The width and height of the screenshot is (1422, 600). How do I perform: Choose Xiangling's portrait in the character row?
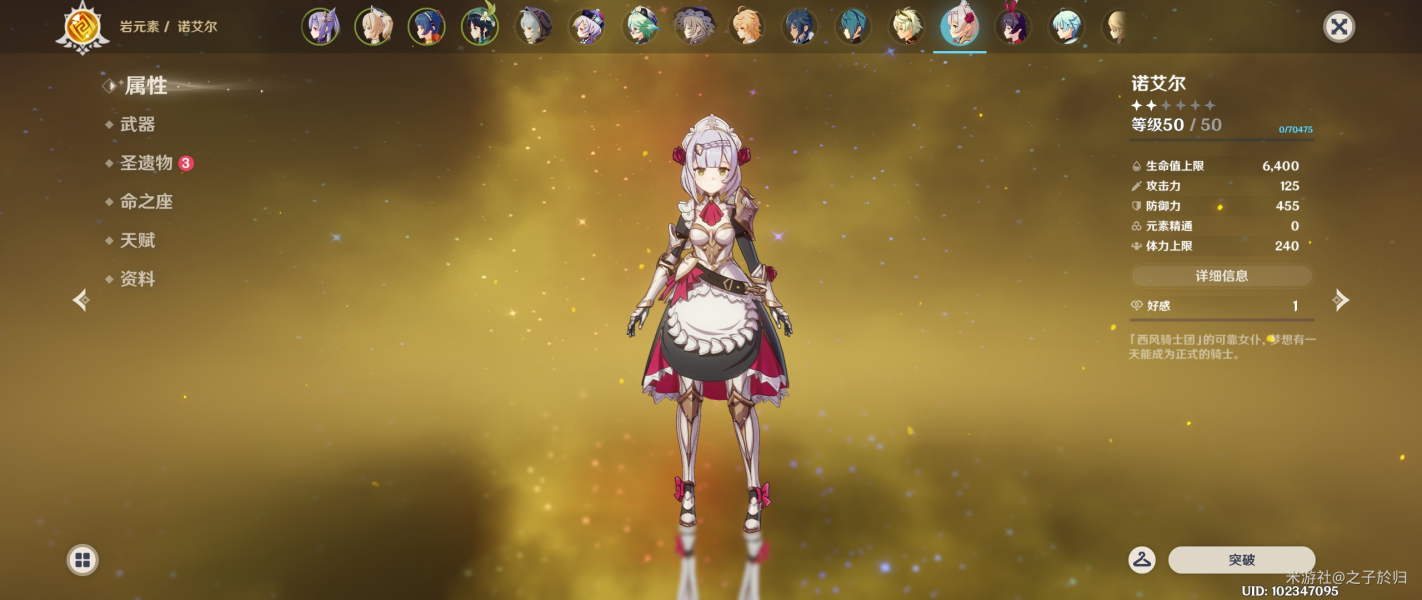coord(427,27)
